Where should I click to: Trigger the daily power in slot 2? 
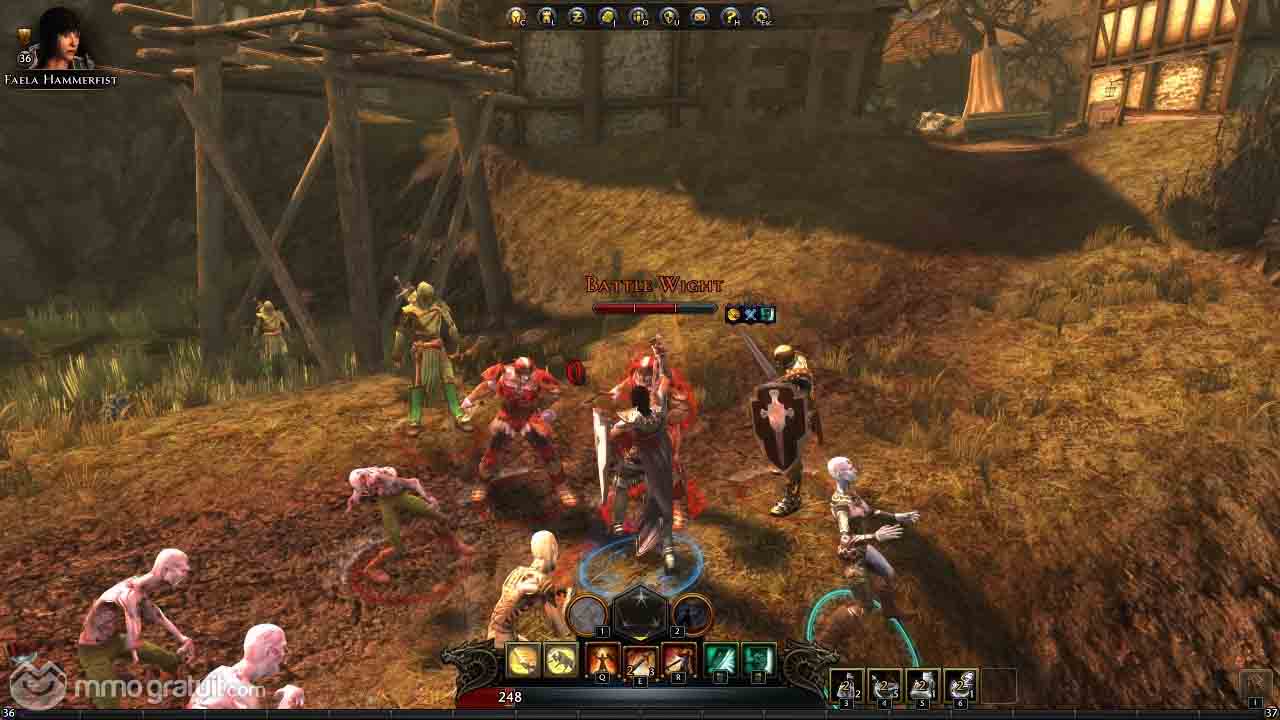(692, 615)
